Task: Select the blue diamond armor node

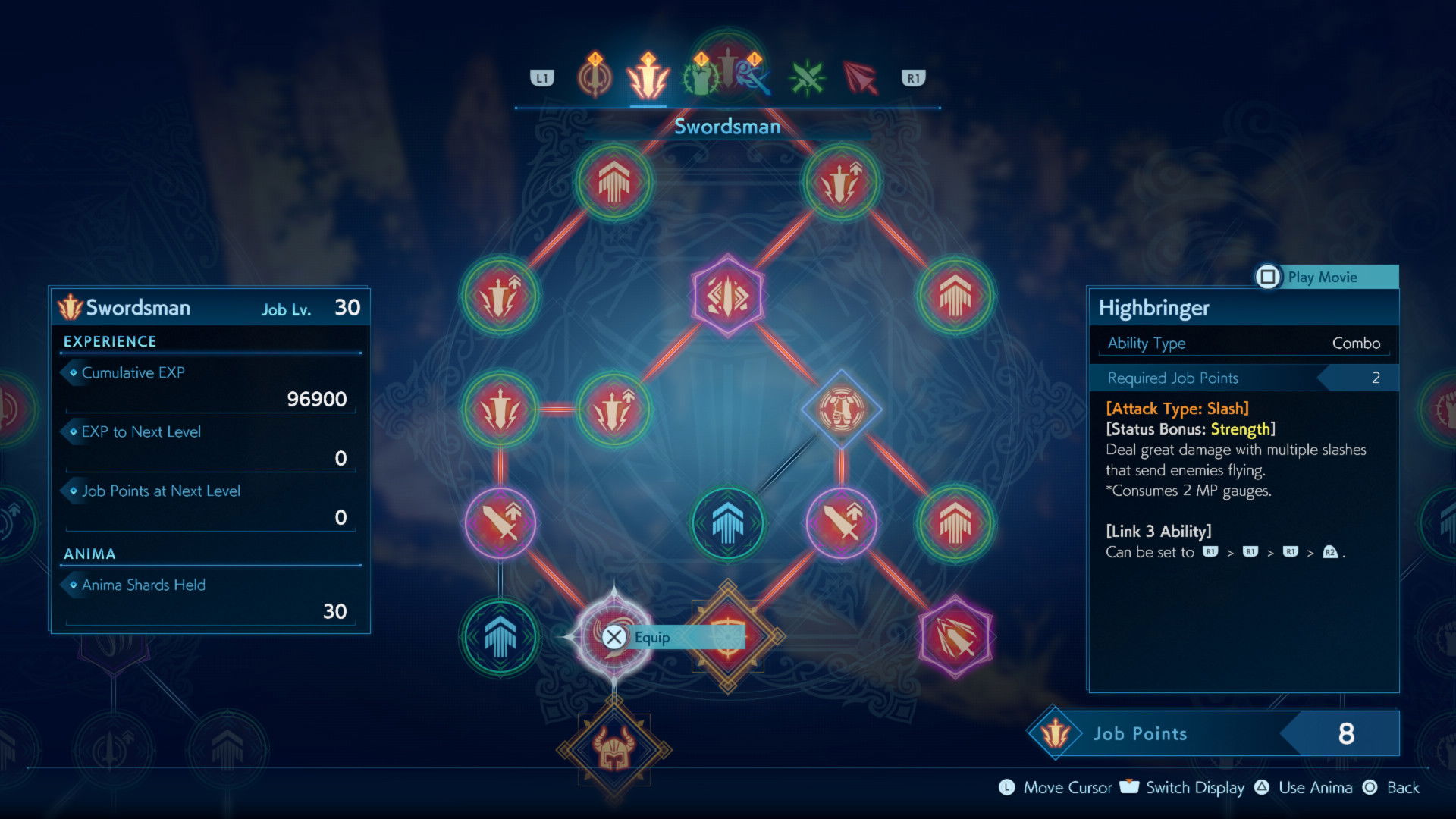Action: pos(841,409)
